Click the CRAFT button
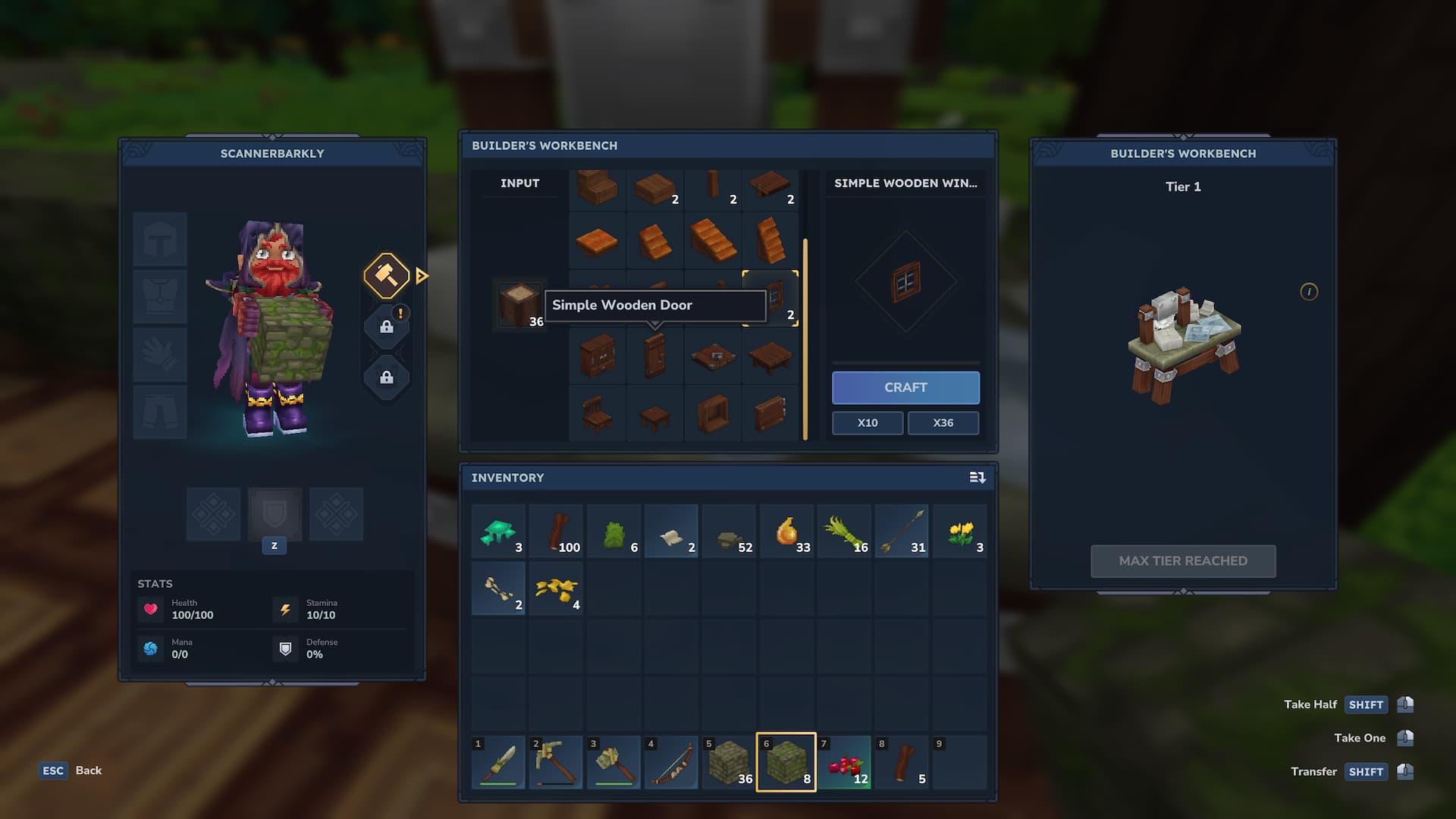The image size is (1456, 819). click(905, 388)
